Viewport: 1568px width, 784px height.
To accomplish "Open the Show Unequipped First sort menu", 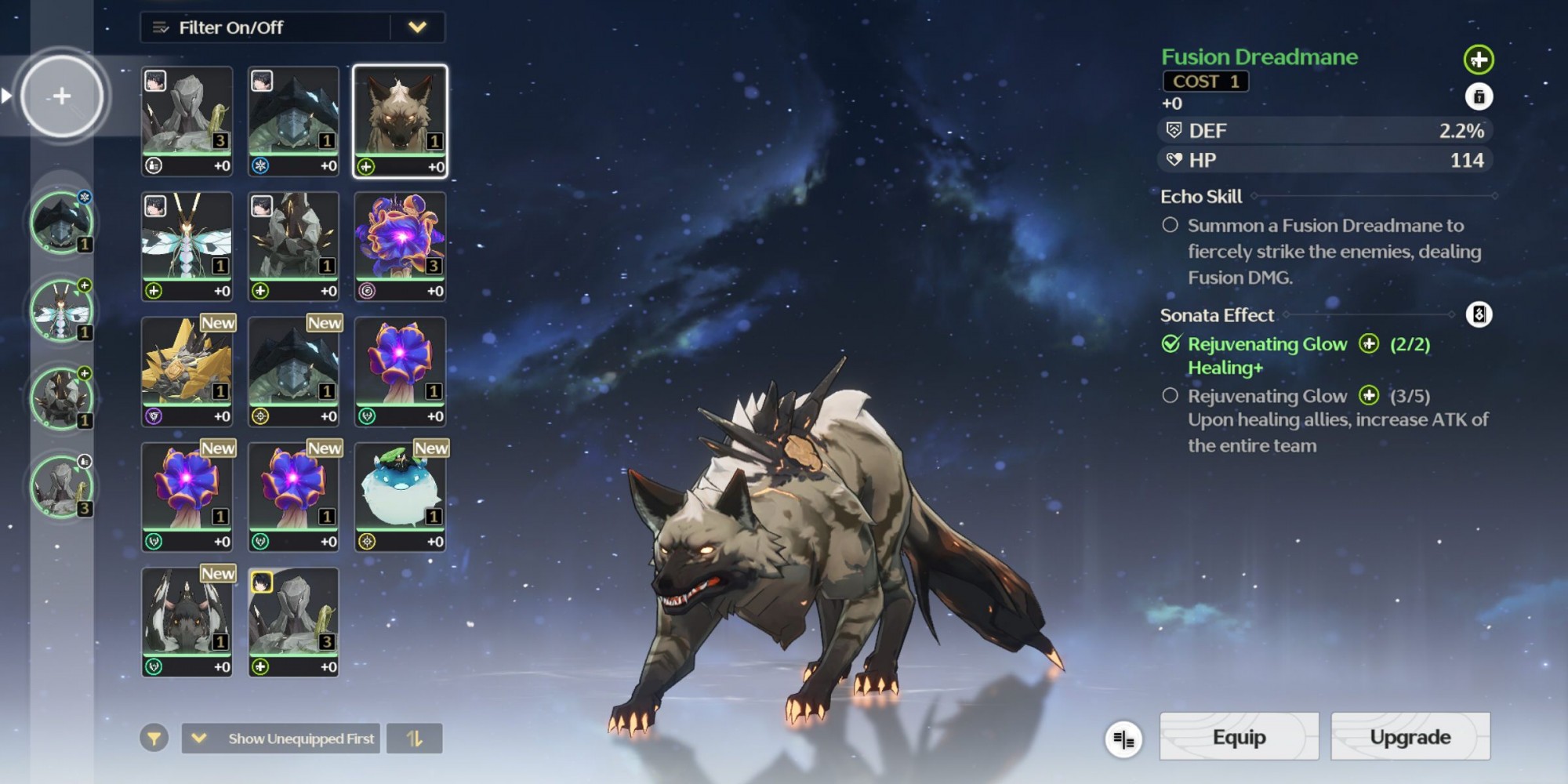I will [x=281, y=739].
